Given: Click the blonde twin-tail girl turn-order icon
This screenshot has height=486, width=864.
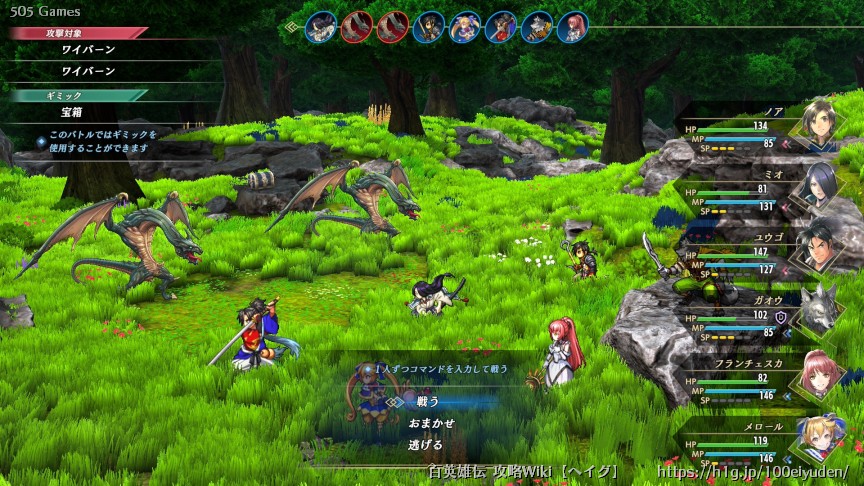Looking at the screenshot, I should [x=465, y=26].
